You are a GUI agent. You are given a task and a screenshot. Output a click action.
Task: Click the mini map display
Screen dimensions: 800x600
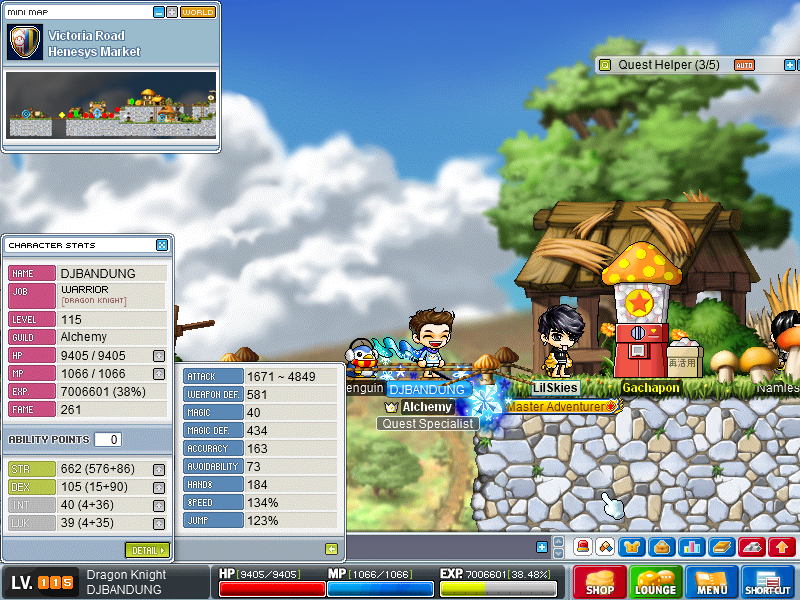pos(110,105)
